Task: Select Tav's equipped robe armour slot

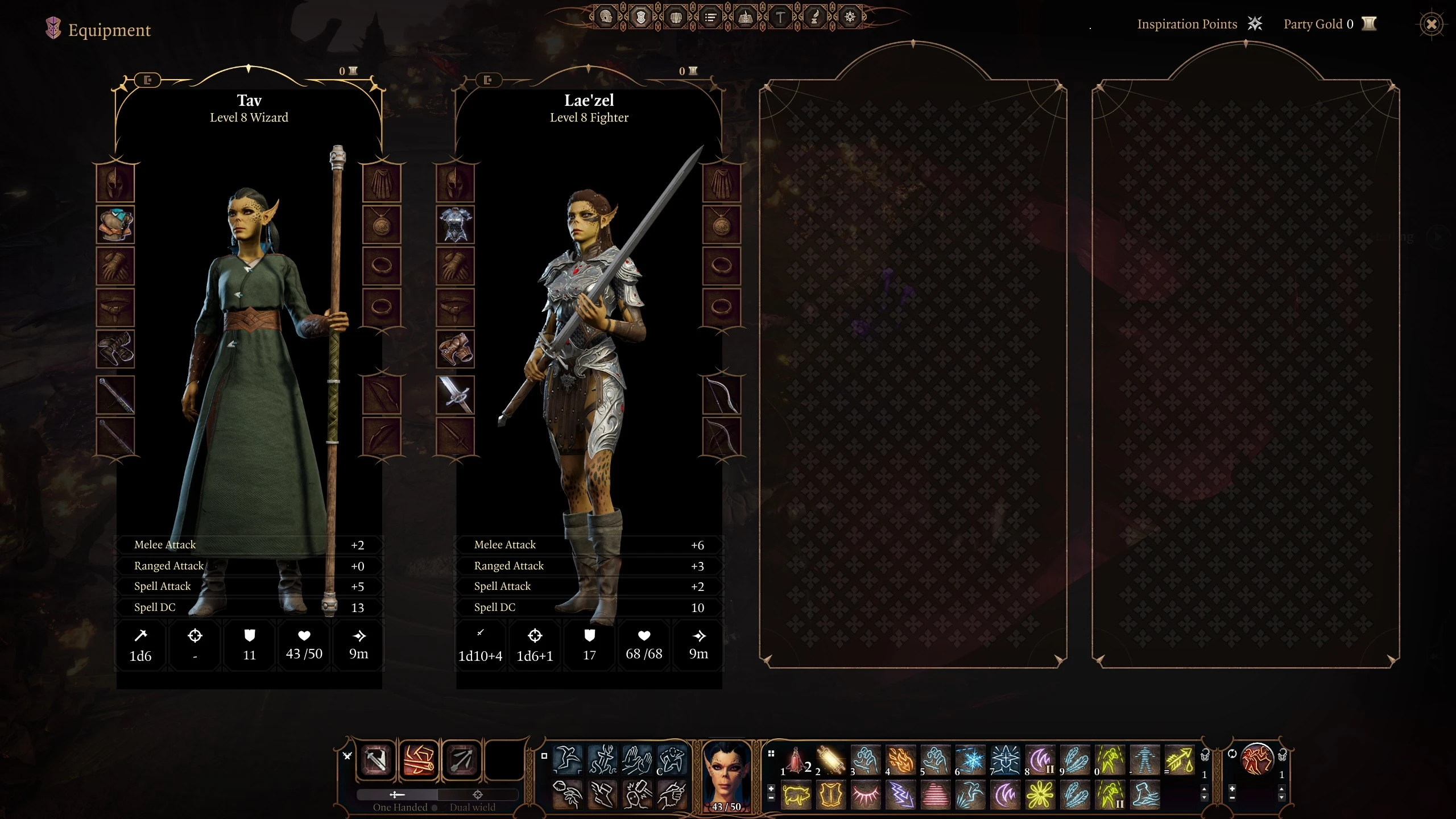Action: [115, 225]
